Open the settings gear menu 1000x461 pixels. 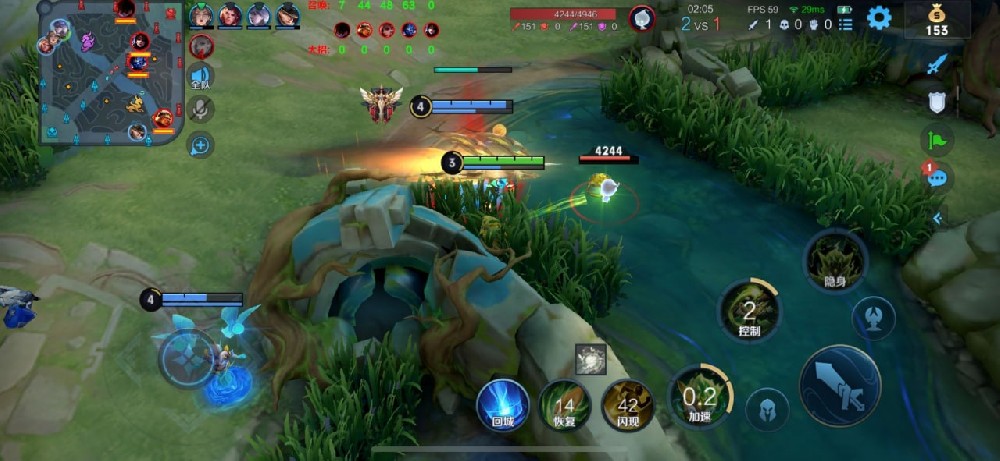point(878,18)
